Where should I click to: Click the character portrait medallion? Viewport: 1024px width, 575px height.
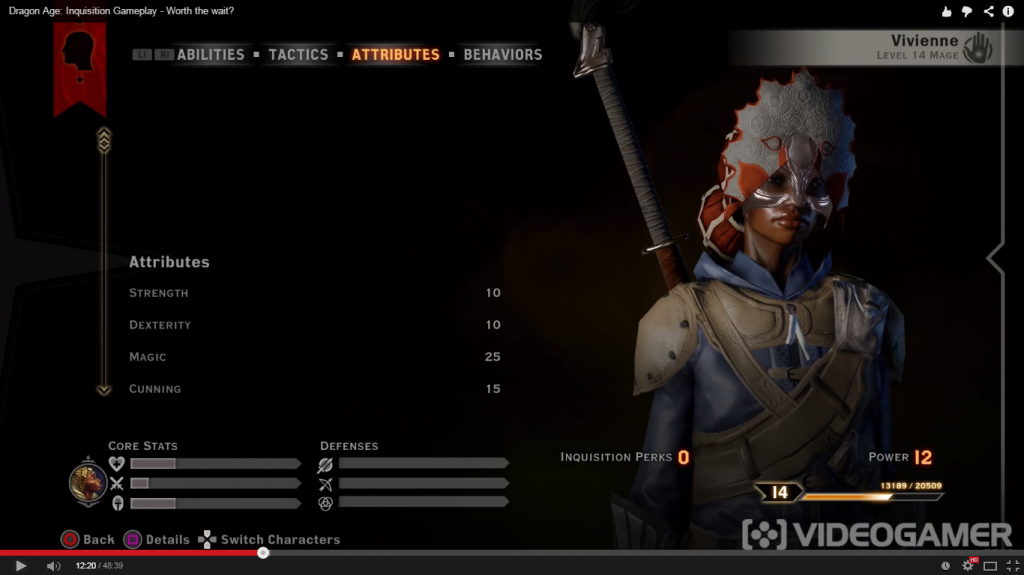click(x=88, y=483)
